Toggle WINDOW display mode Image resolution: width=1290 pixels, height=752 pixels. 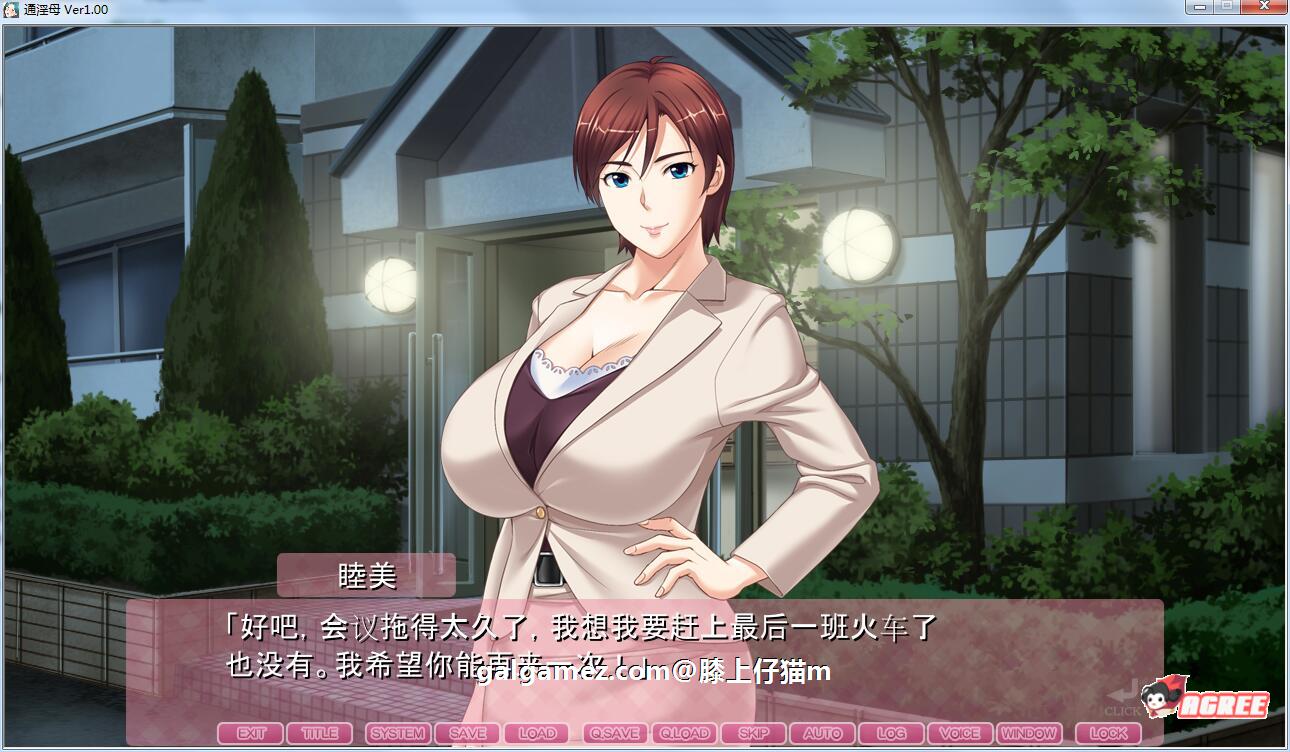click(1029, 733)
